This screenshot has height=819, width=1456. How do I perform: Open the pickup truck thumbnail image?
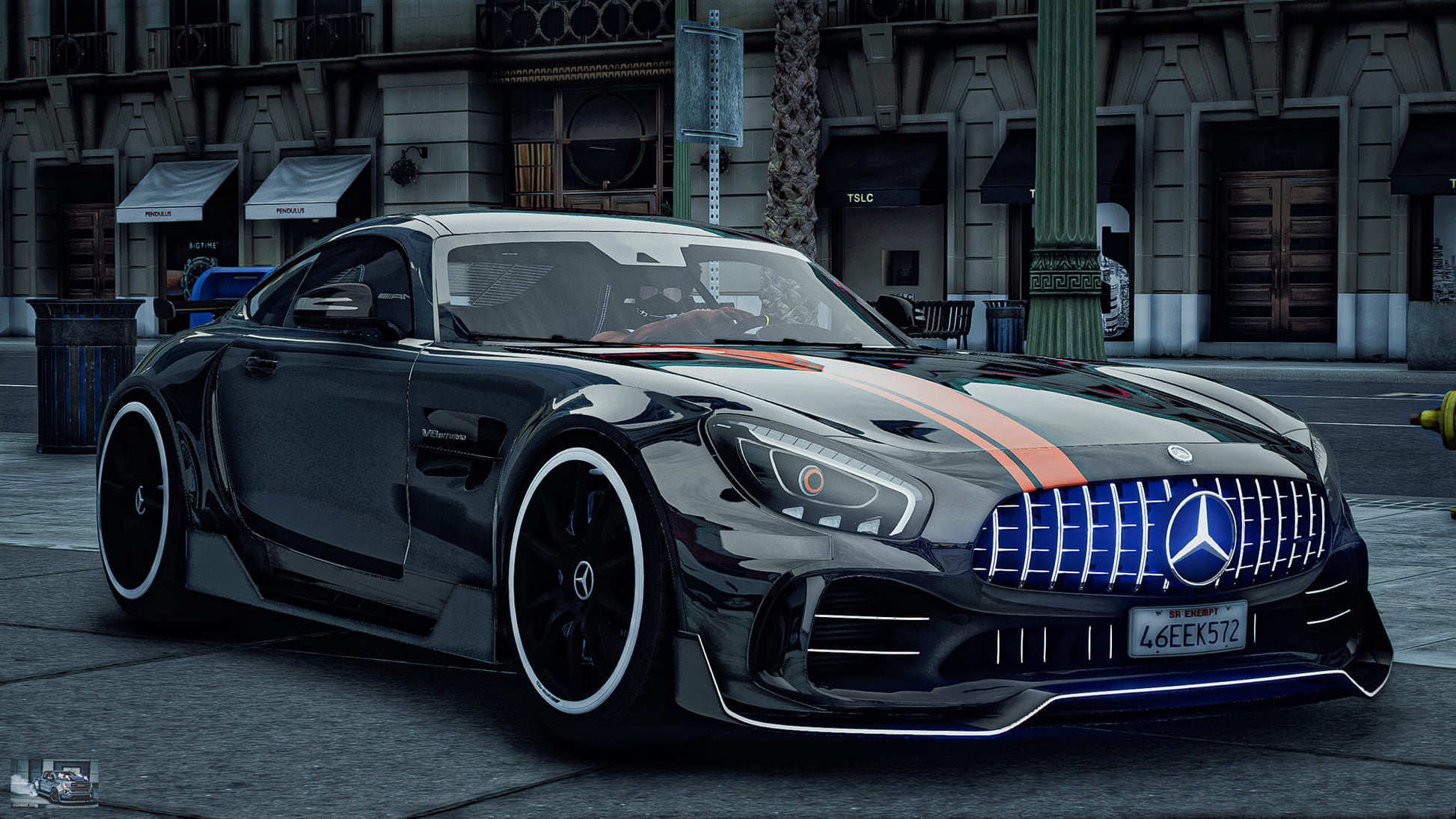54,783
